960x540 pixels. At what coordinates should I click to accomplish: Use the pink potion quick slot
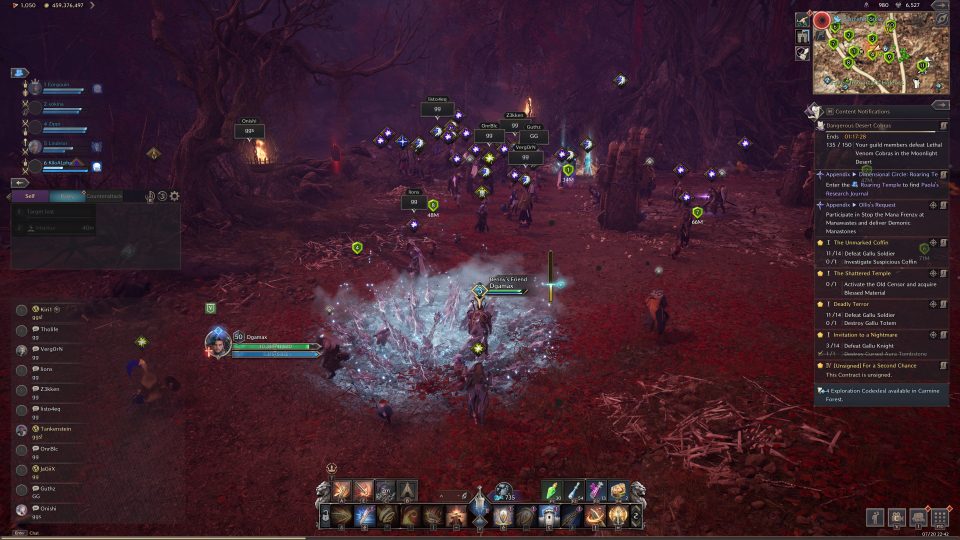pos(598,490)
